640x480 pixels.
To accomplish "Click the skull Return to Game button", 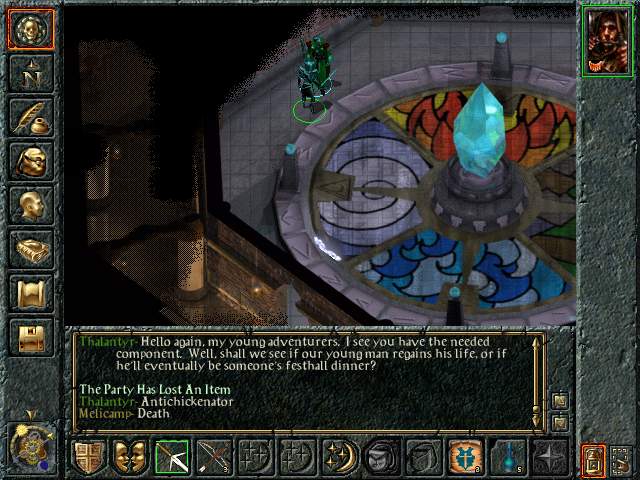I will [x=31, y=30].
